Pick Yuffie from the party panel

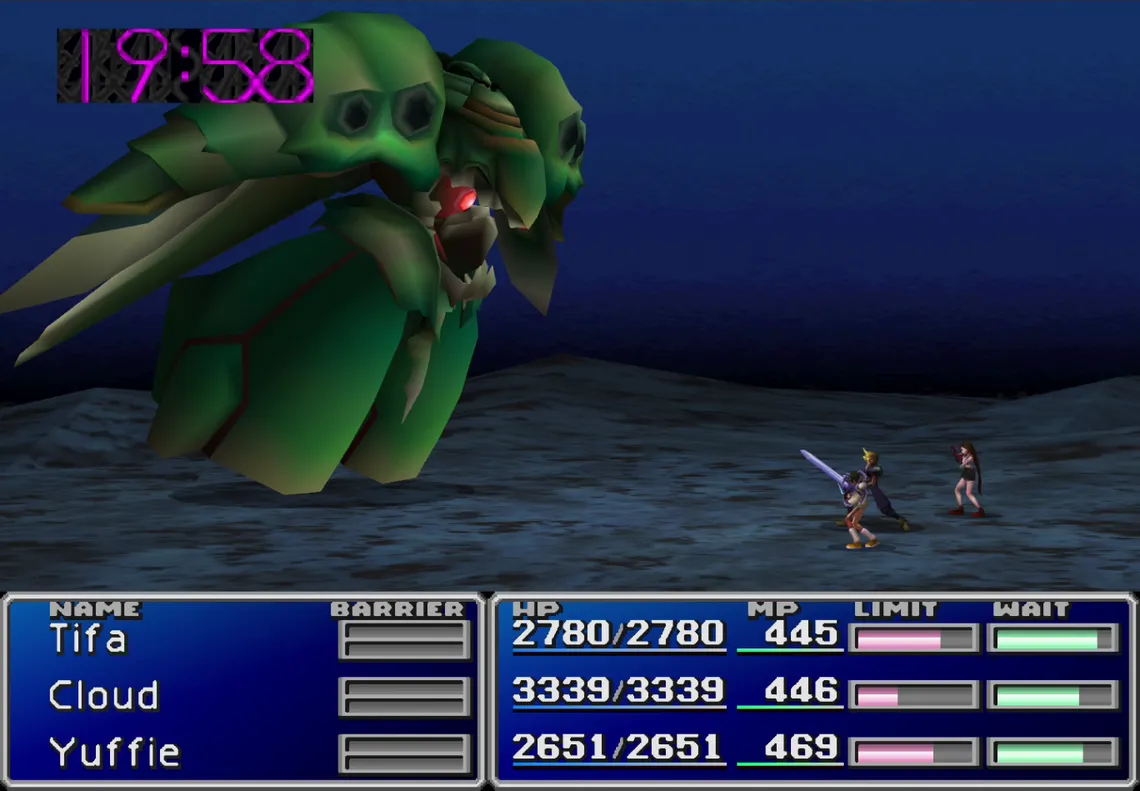114,752
